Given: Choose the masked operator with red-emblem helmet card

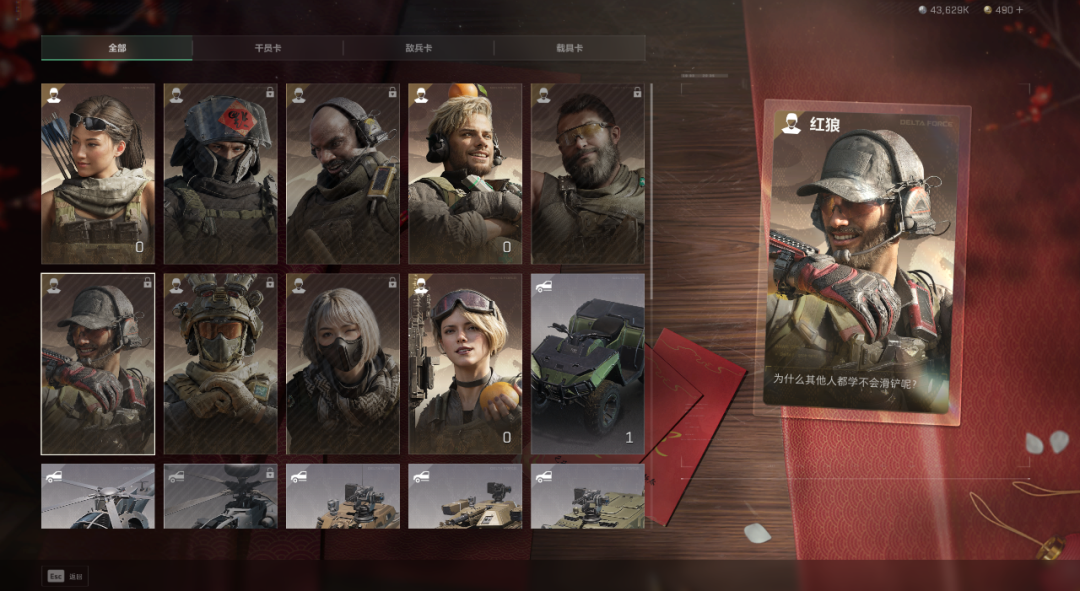Looking at the screenshot, I should (x=220, y=173).
